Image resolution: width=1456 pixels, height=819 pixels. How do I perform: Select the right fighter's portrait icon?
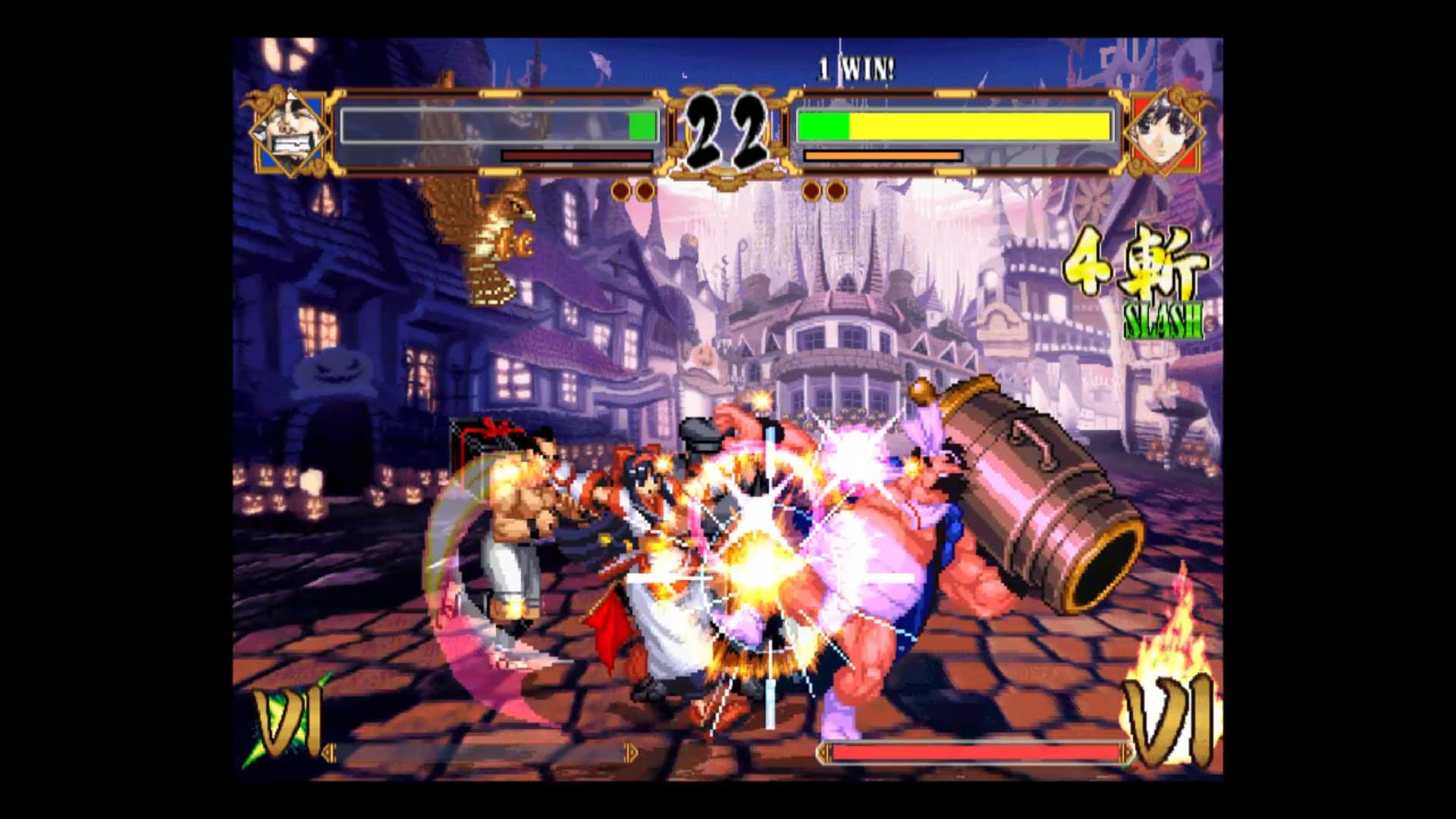[x=1166, y=130]
